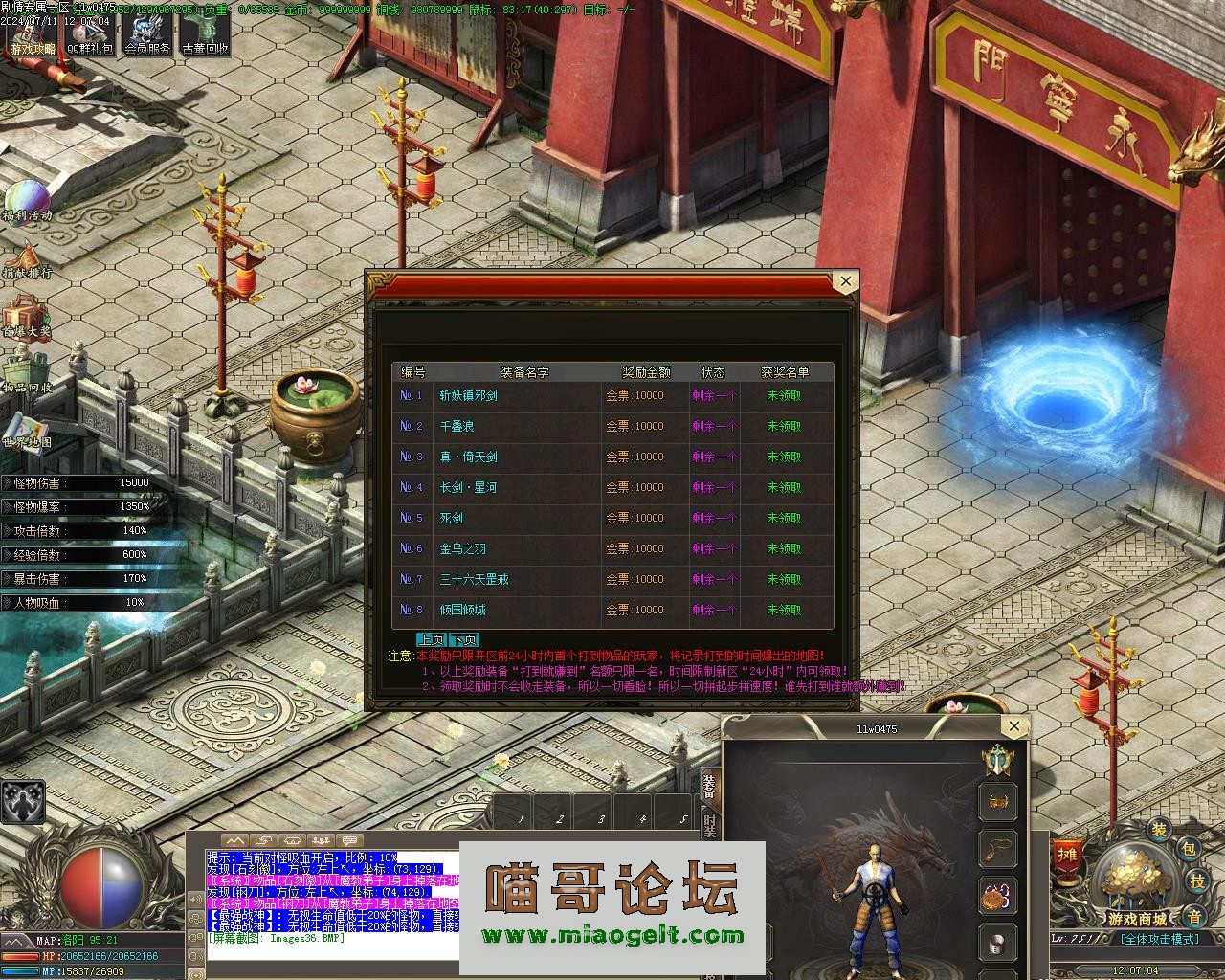Select the 斩妖镇邪剑 reward row
The image size is (1225, 980).
612,395
